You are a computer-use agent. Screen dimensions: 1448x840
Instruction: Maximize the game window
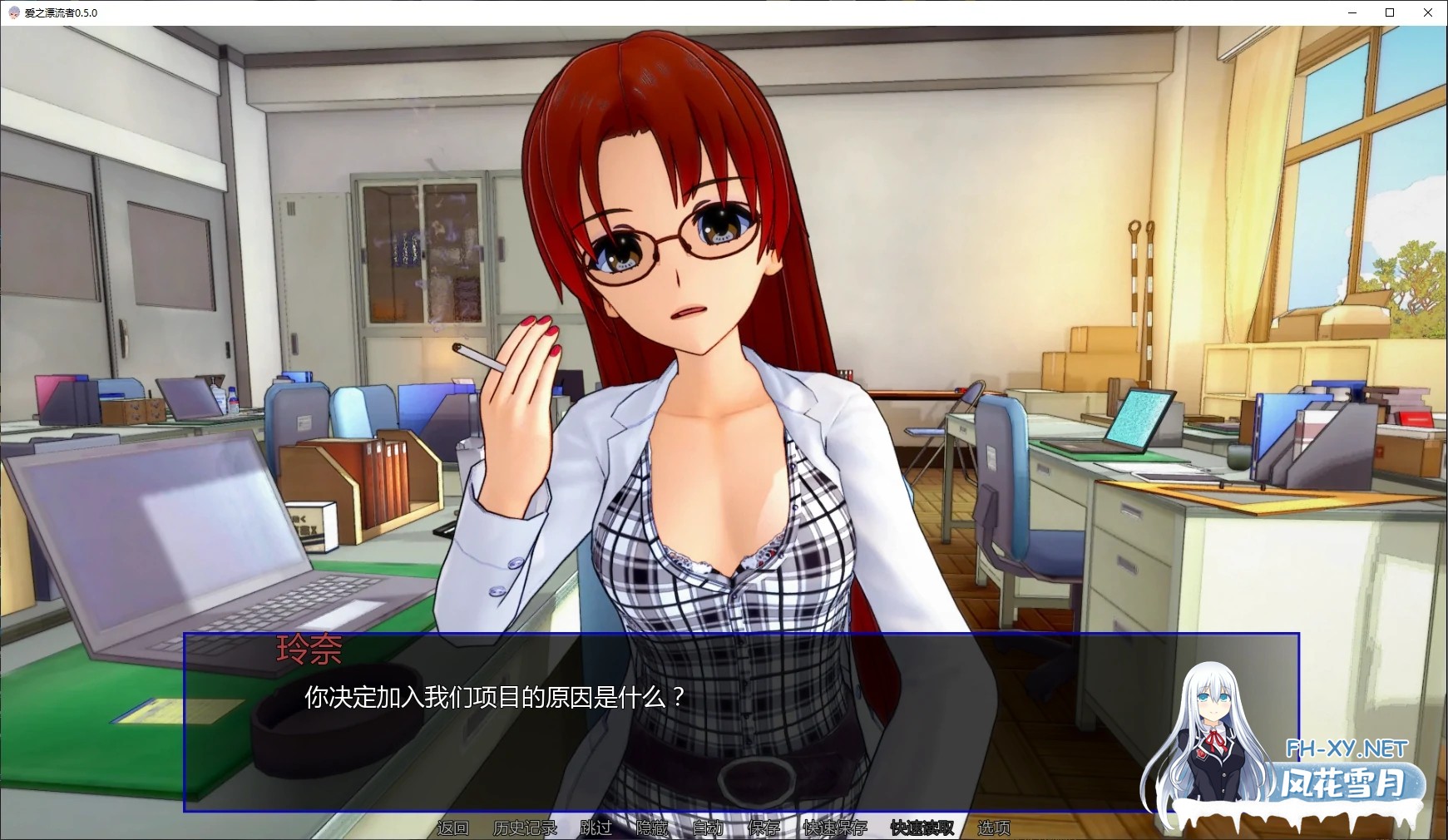pos(1390,12)
